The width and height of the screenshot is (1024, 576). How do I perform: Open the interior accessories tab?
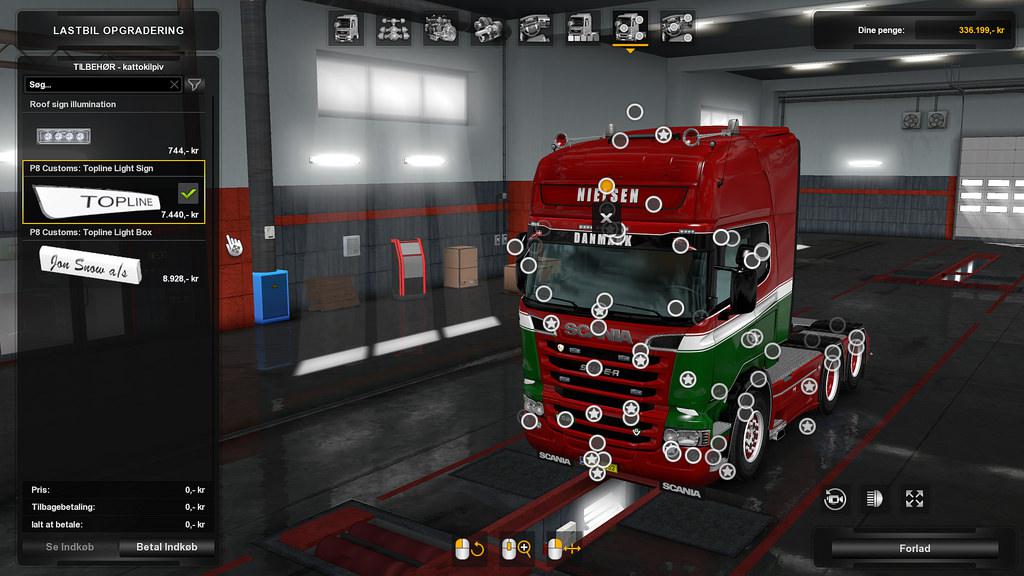(678, 29)
